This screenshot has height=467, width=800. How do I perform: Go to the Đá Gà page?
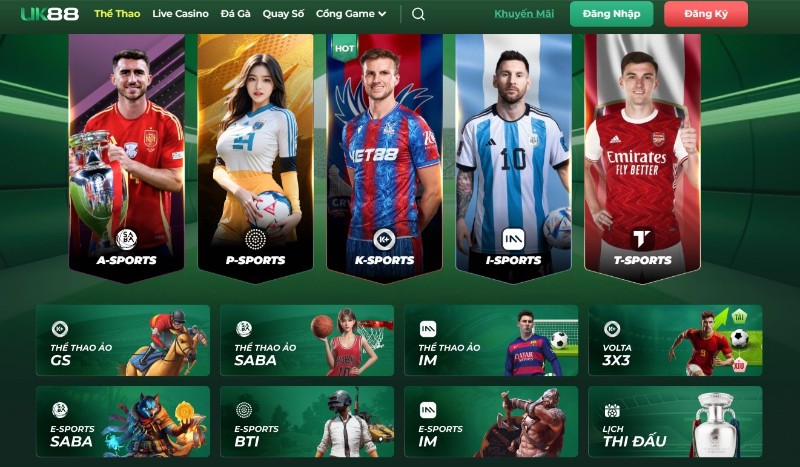[235, 14]
